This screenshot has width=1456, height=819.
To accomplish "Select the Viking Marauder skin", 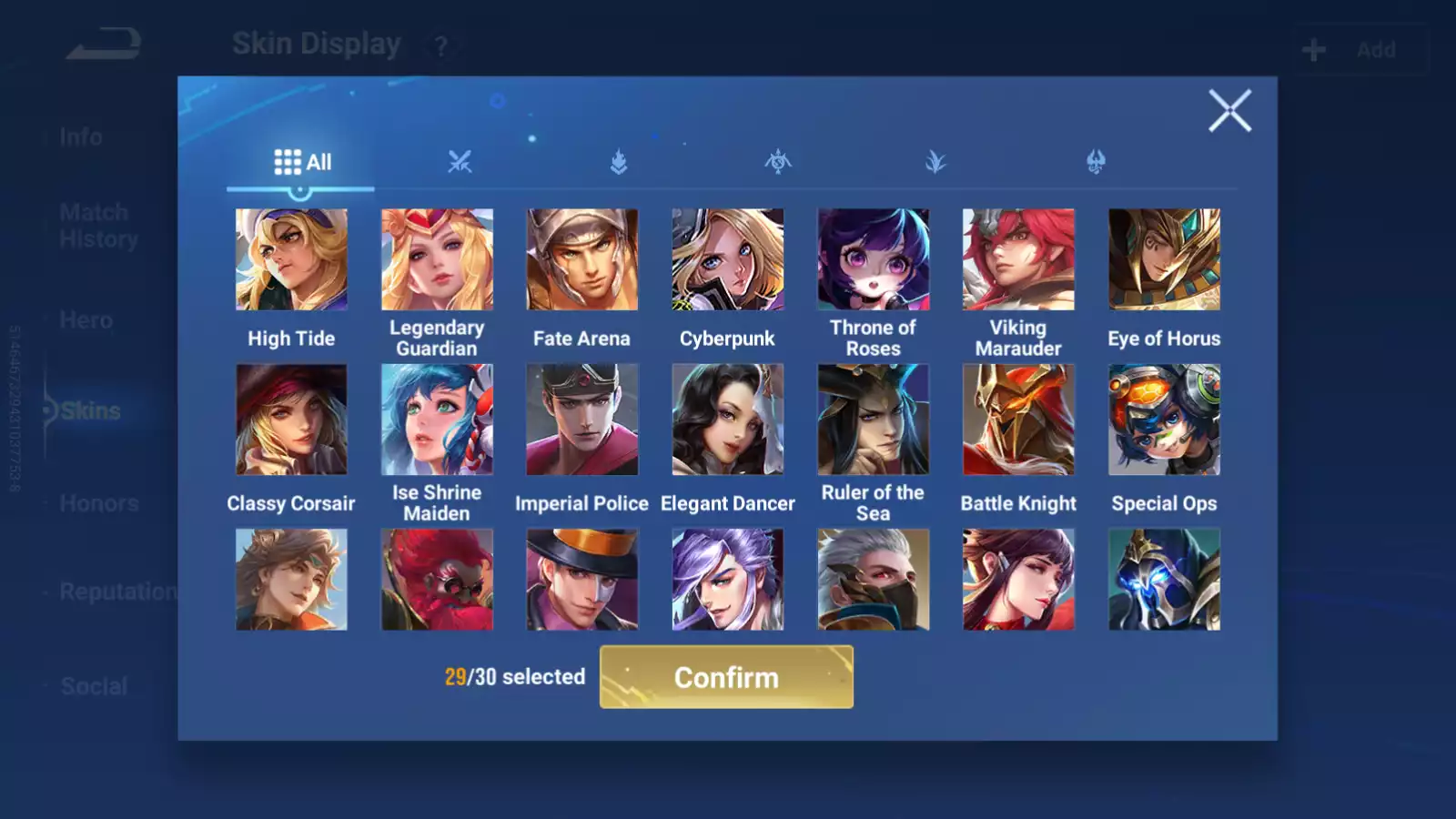I will [x=1018, y=259].
